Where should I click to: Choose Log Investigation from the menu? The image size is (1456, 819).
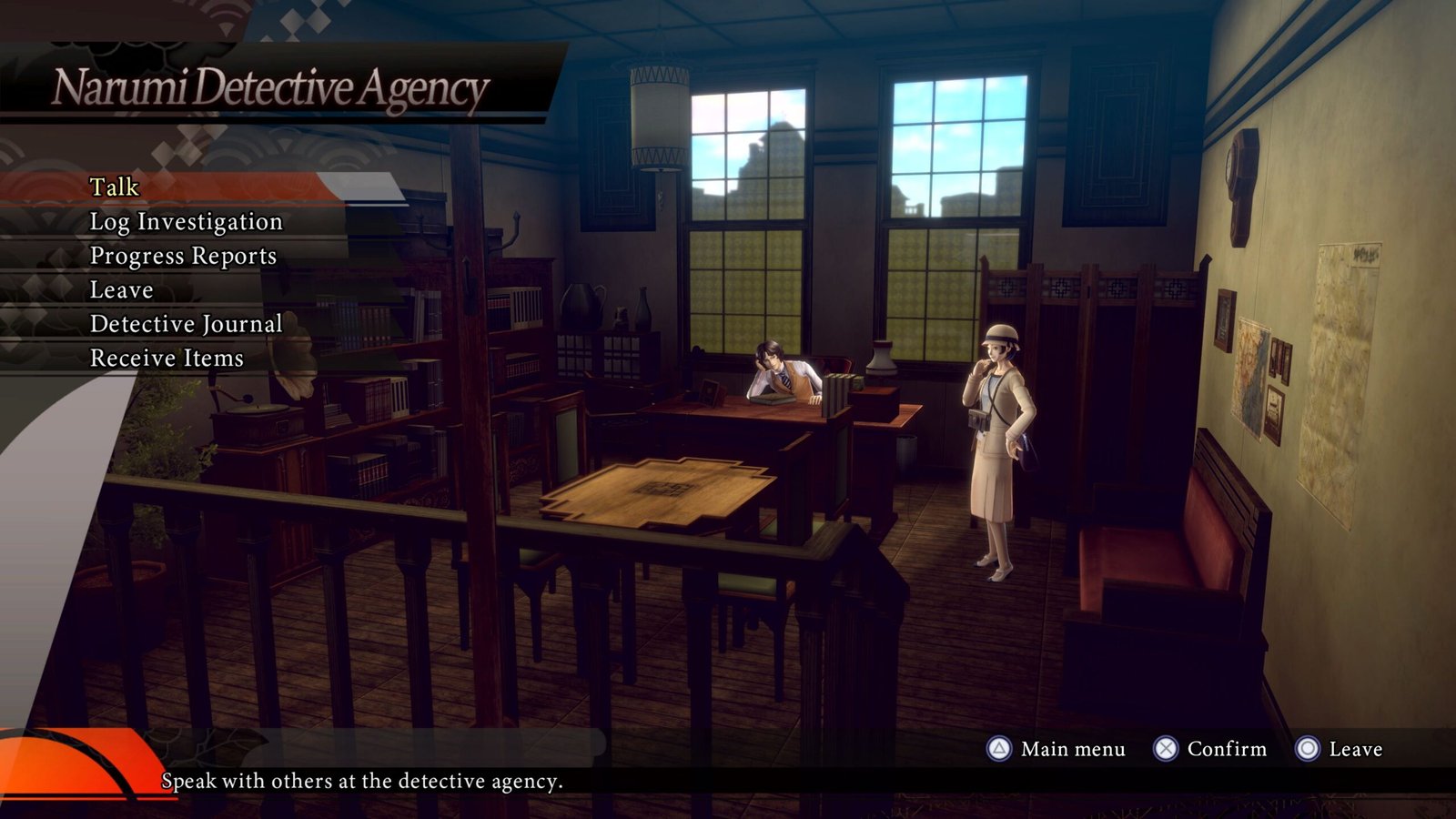[x=186, y=222]
